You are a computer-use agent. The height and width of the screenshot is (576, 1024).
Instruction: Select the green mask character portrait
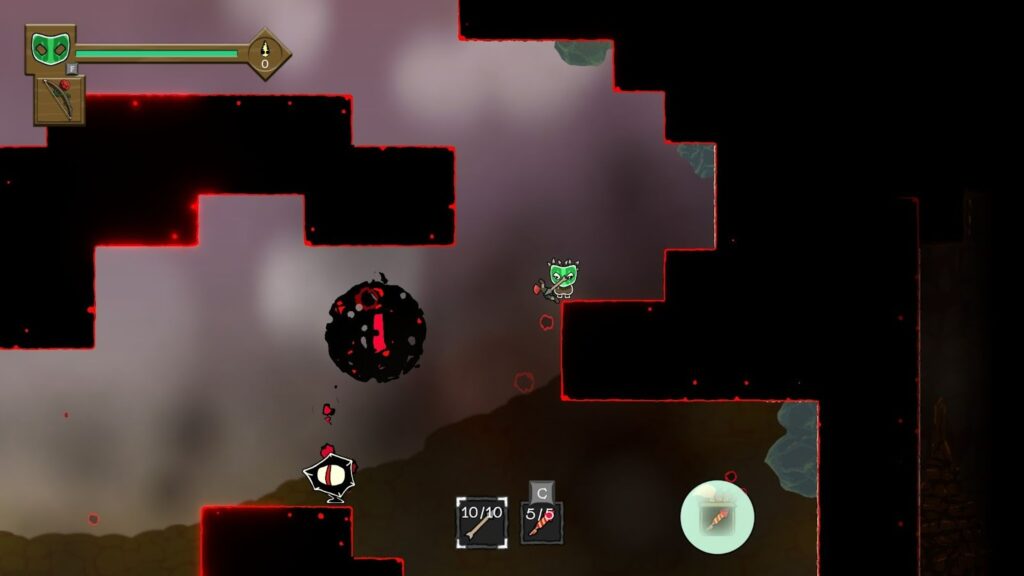tap(47, 48)
